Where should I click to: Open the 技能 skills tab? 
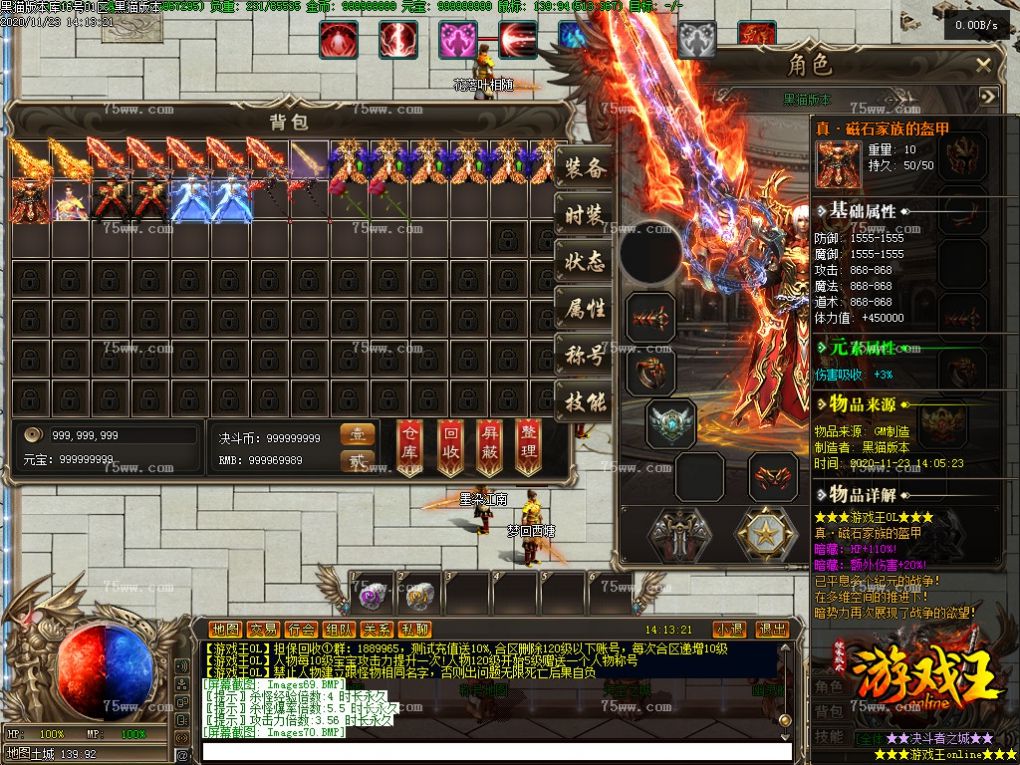[584, 403]
